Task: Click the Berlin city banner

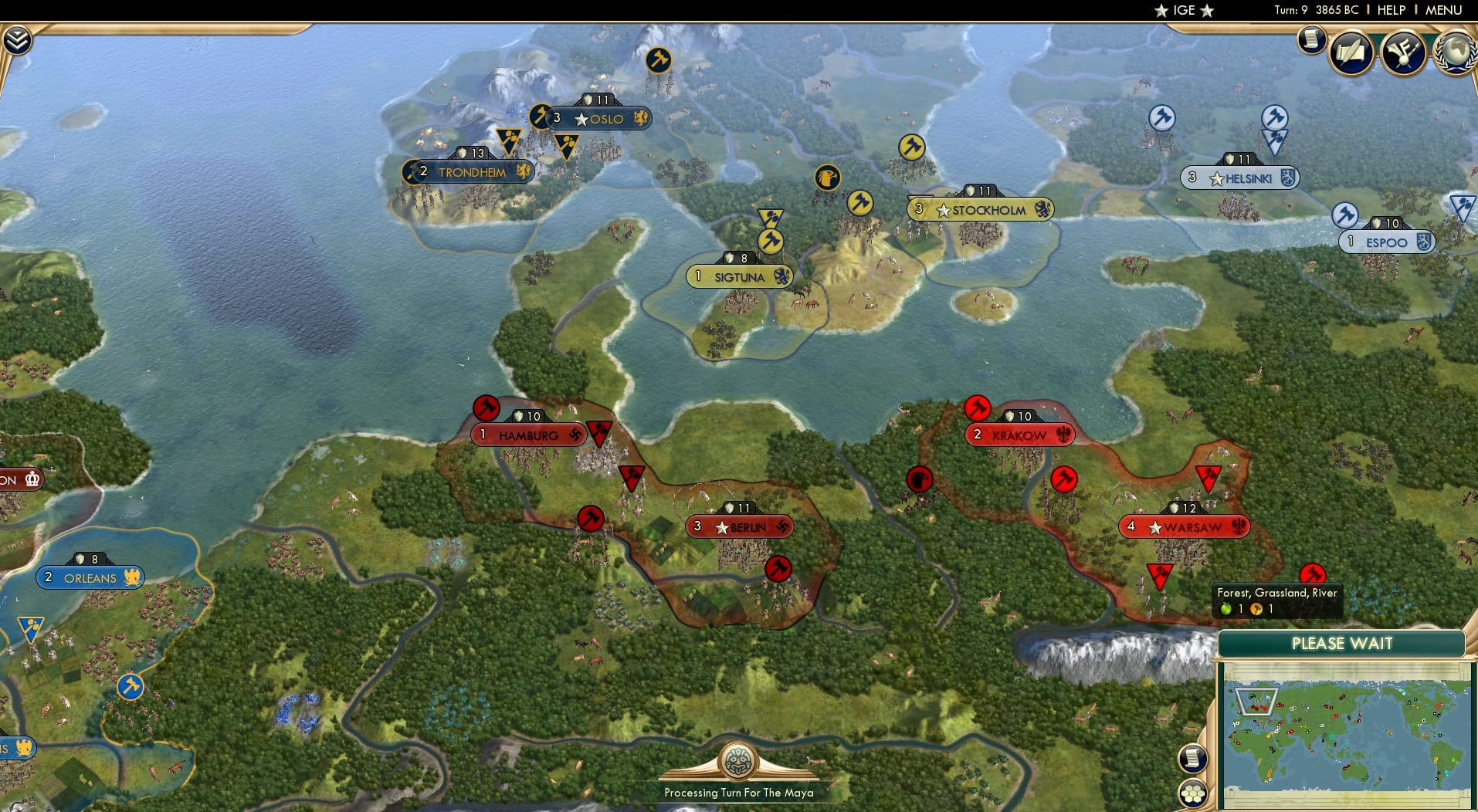Action: click(x=739, y=526)
